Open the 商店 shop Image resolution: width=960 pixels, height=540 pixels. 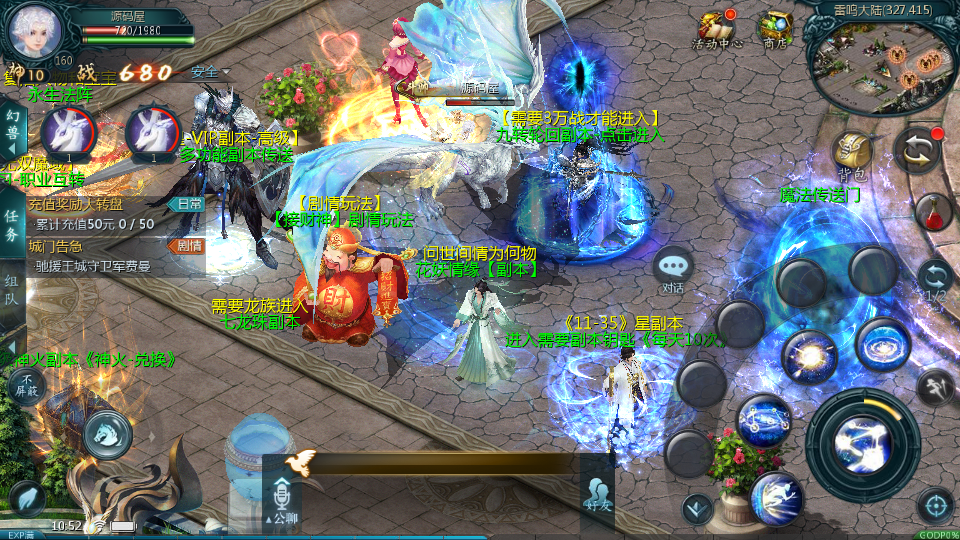775,29
